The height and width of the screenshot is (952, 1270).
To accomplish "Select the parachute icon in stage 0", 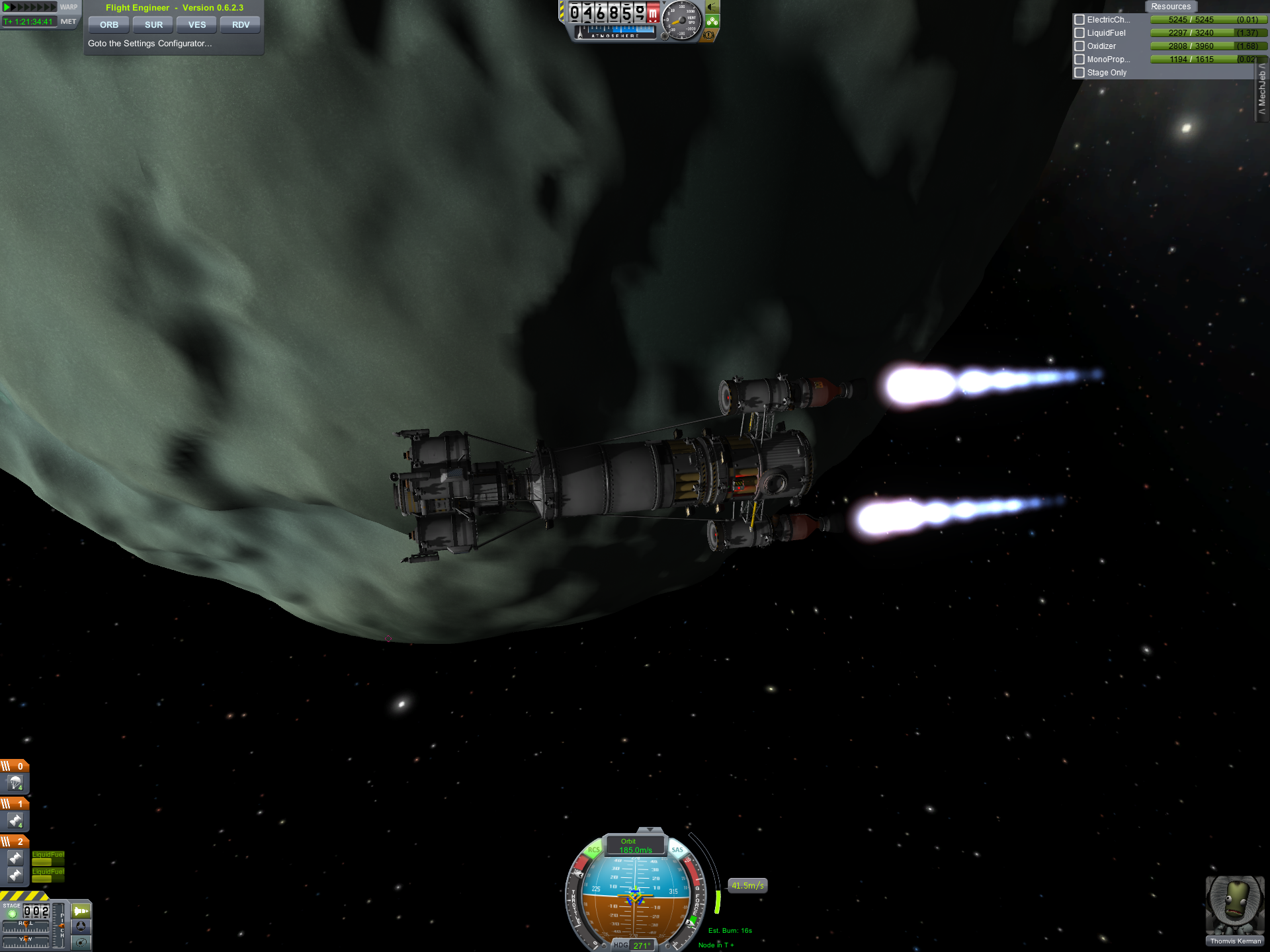I will 15,783.
